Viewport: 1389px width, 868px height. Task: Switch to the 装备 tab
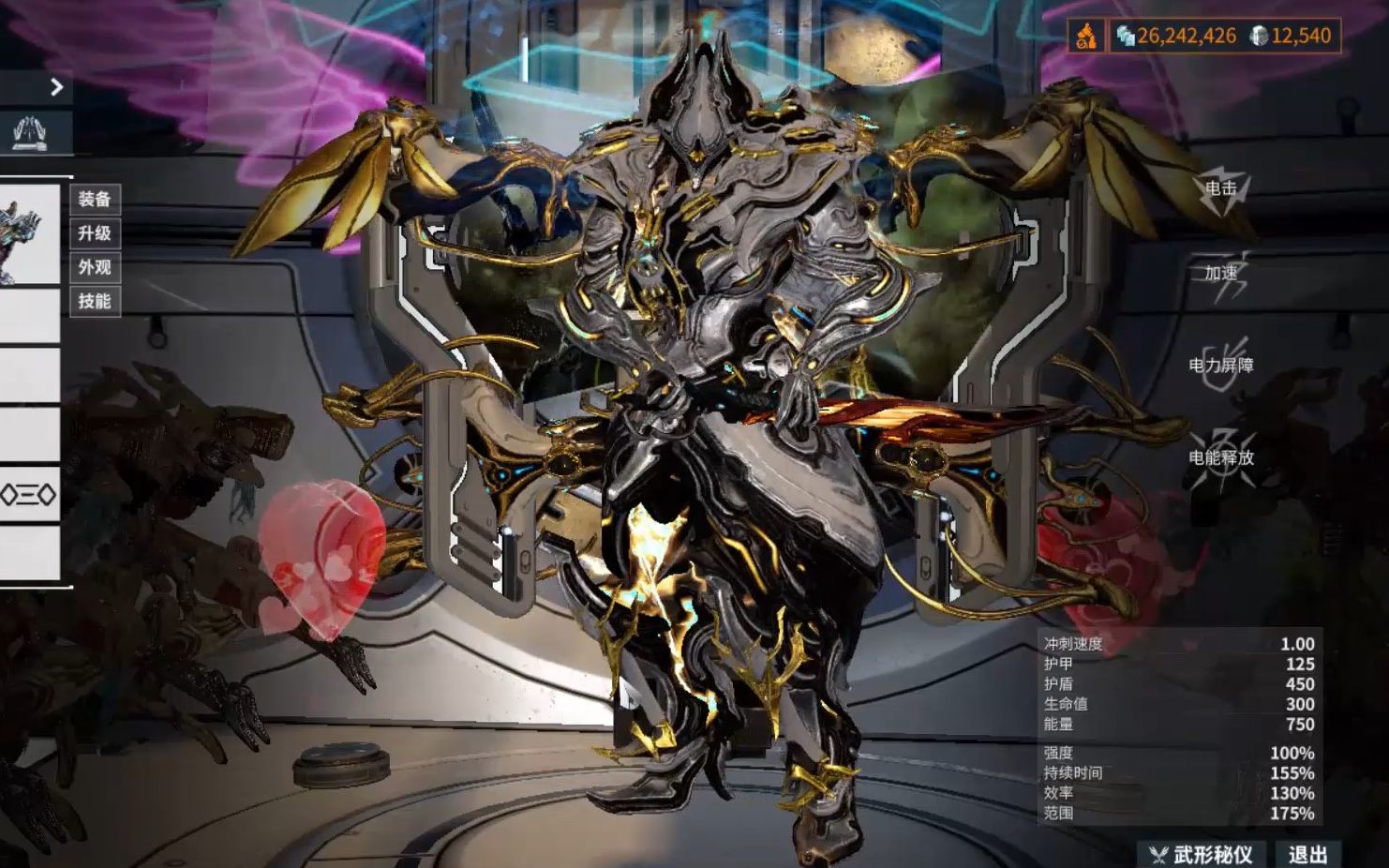tap(94, 201)
